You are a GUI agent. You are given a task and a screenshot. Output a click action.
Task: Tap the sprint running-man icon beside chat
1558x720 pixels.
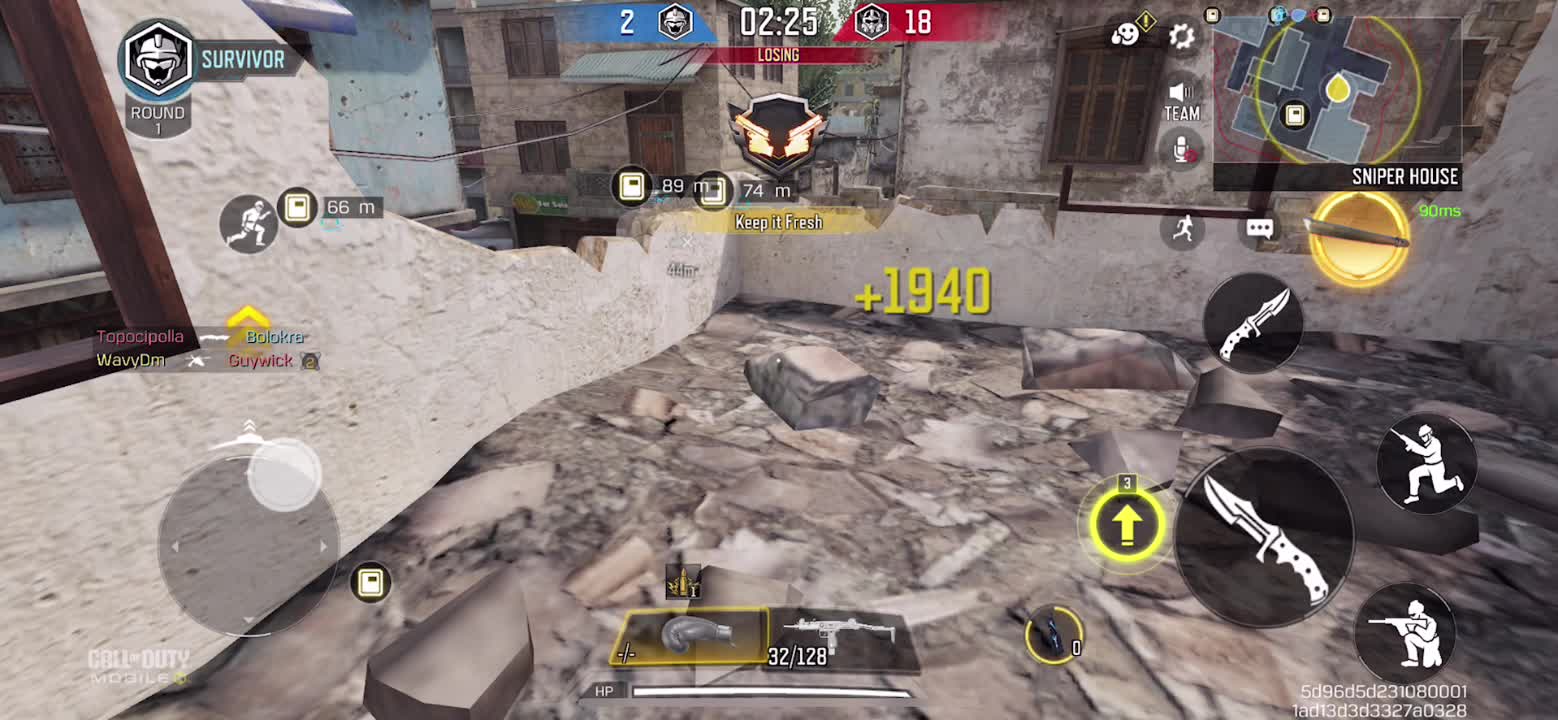(x=1184, y=229)
